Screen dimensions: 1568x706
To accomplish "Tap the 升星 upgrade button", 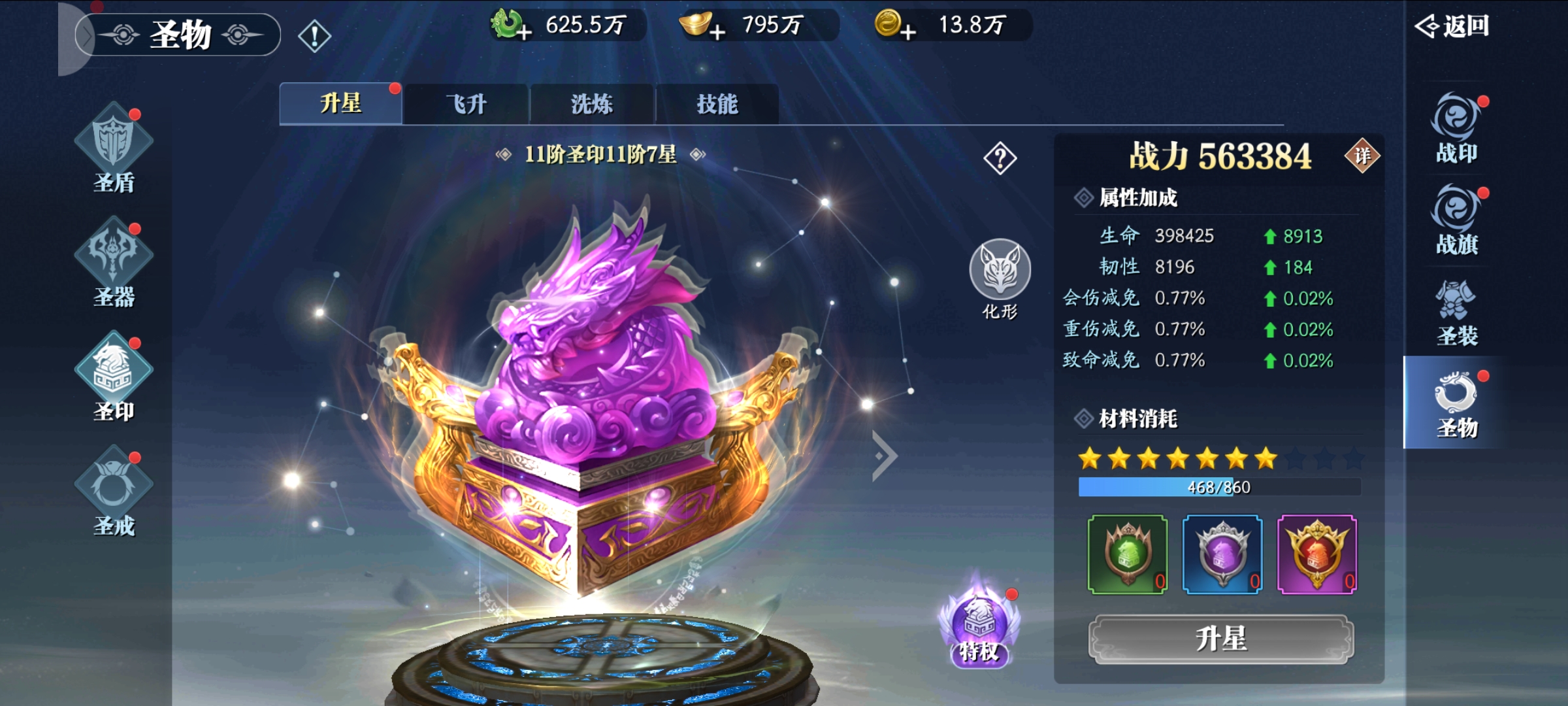I will click(x=1220, y=639).
